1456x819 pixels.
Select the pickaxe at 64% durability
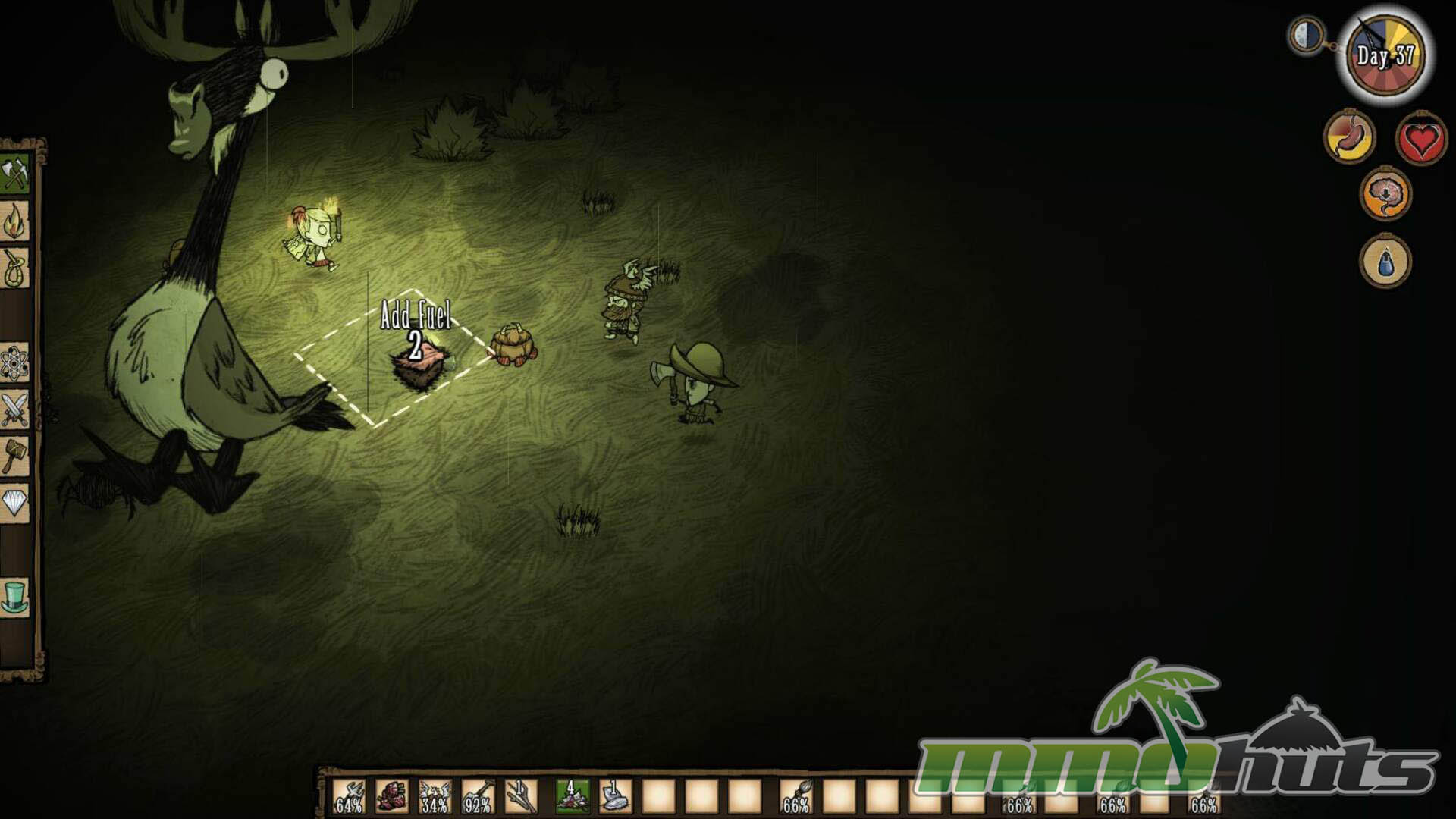point(349,796)
